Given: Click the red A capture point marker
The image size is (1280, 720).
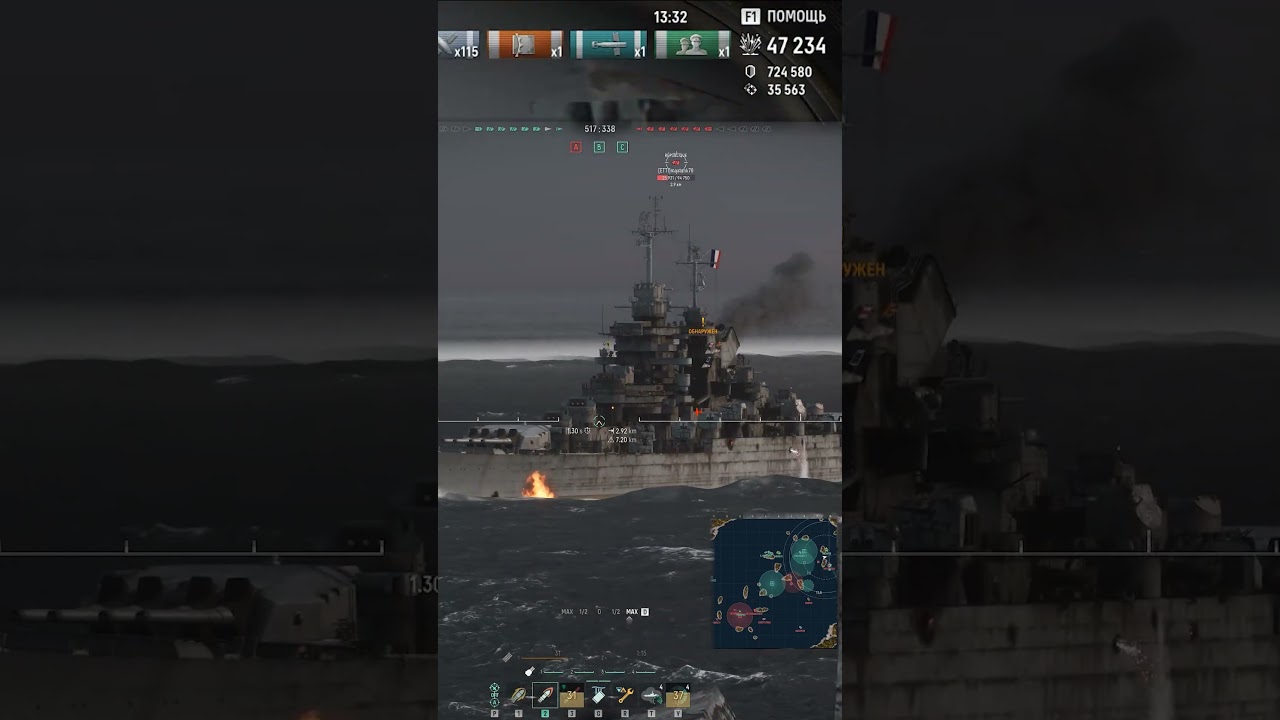Looking at the screenshot, I should pos(576,147).
